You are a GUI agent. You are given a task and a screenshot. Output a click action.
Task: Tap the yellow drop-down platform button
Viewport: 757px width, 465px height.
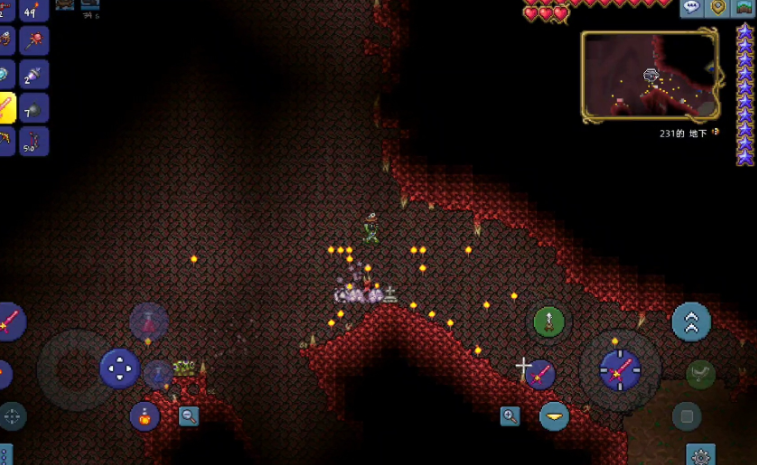click(554, 416)
